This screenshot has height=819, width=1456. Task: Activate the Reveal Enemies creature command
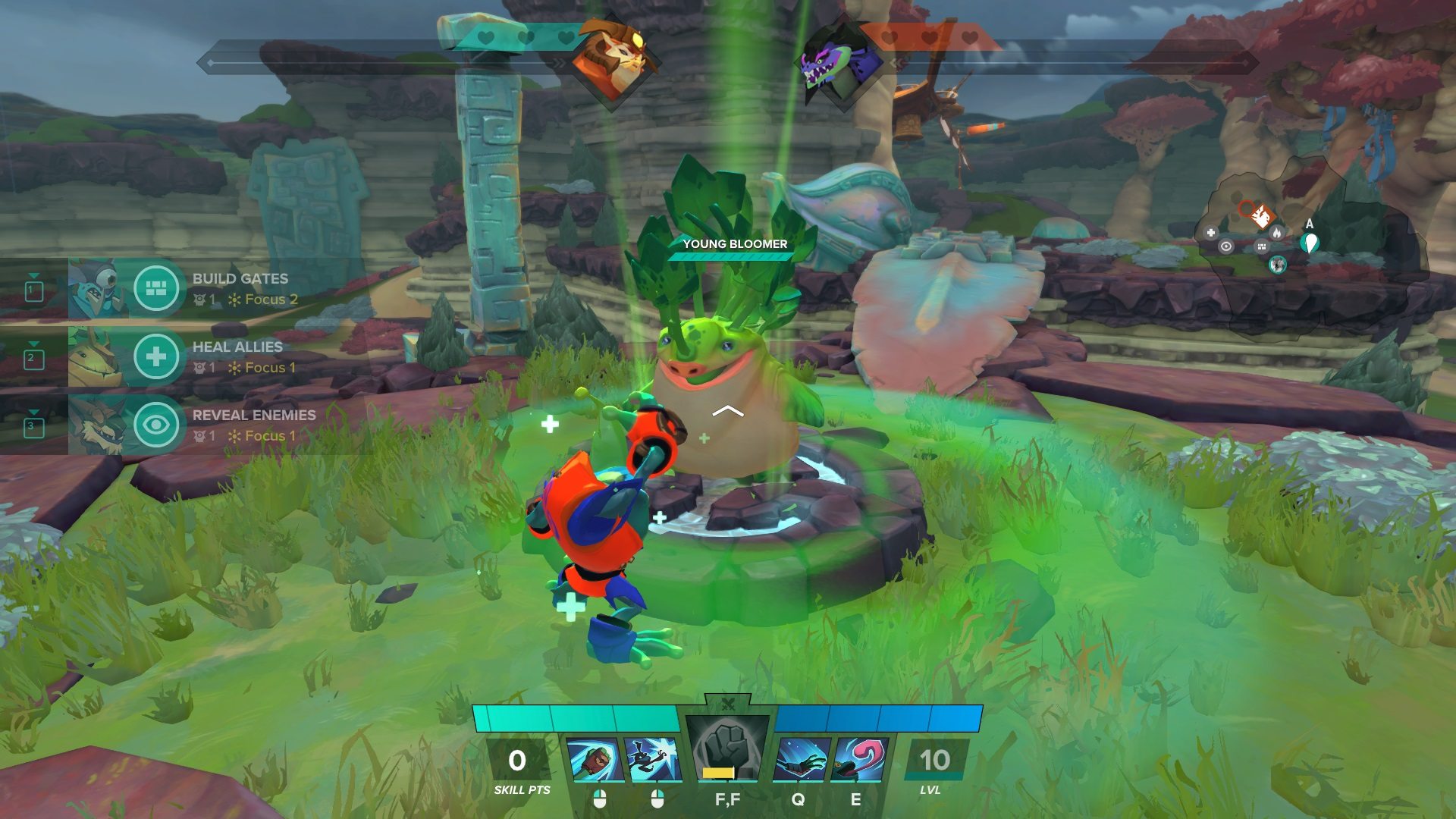coord(155,425)
